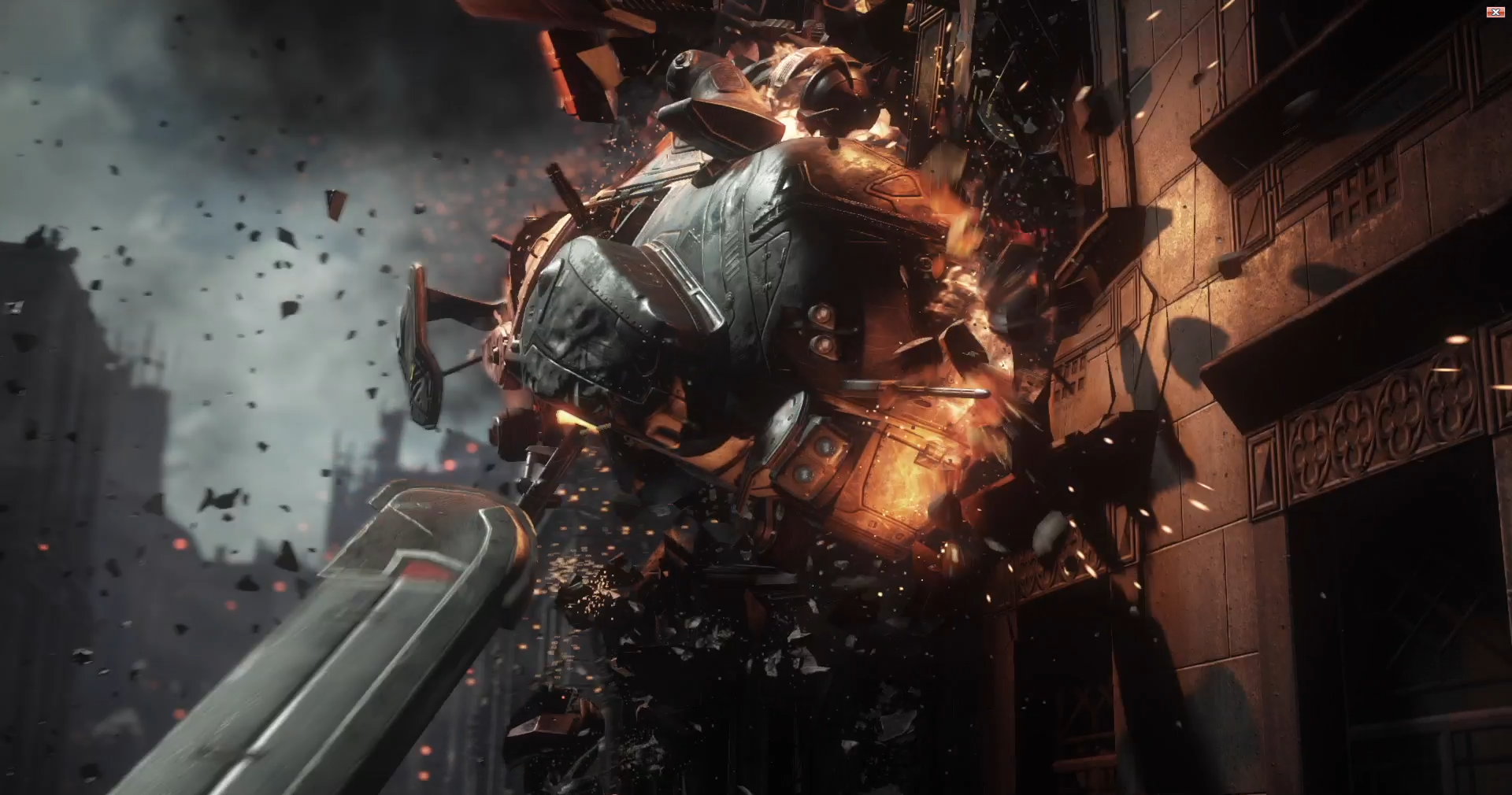Viewport: 1512px width, 795px height.
Task: Close the window with the red X button
Action: pos(1494,12)
